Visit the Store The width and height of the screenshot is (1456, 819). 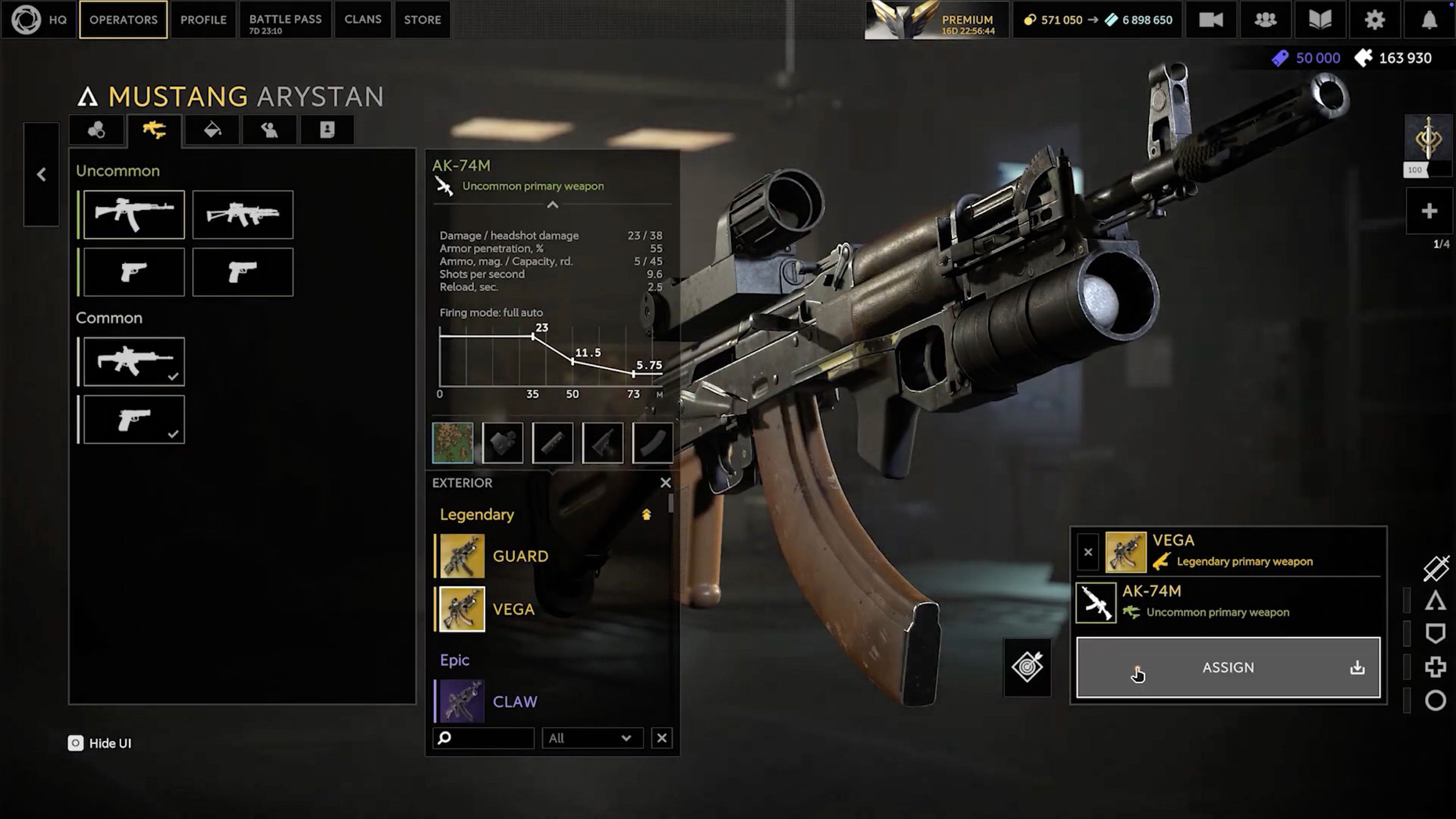pos(422,20)
